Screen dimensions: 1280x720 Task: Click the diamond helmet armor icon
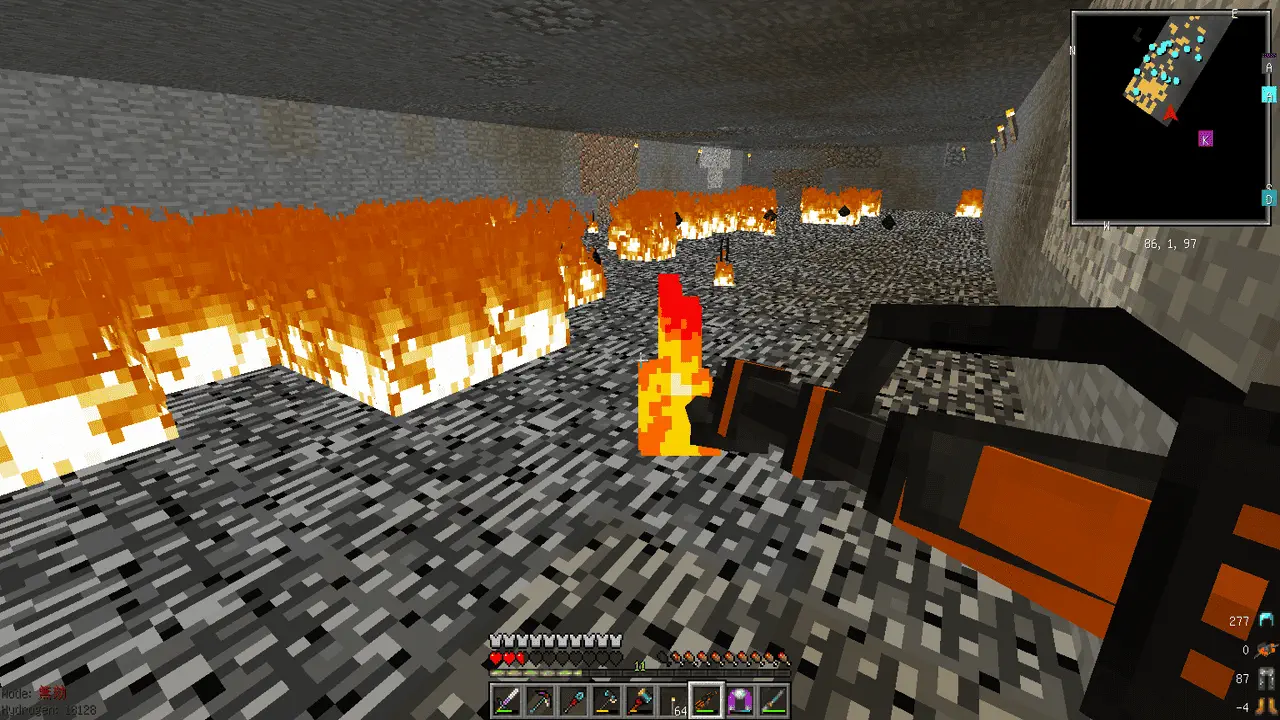1267,621
